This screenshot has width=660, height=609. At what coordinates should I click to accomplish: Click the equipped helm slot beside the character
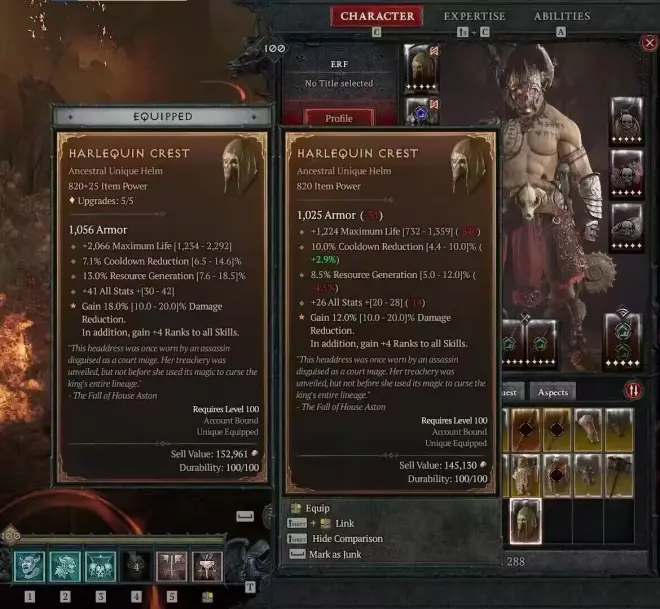pyautogui.click(x=420, y=67)
